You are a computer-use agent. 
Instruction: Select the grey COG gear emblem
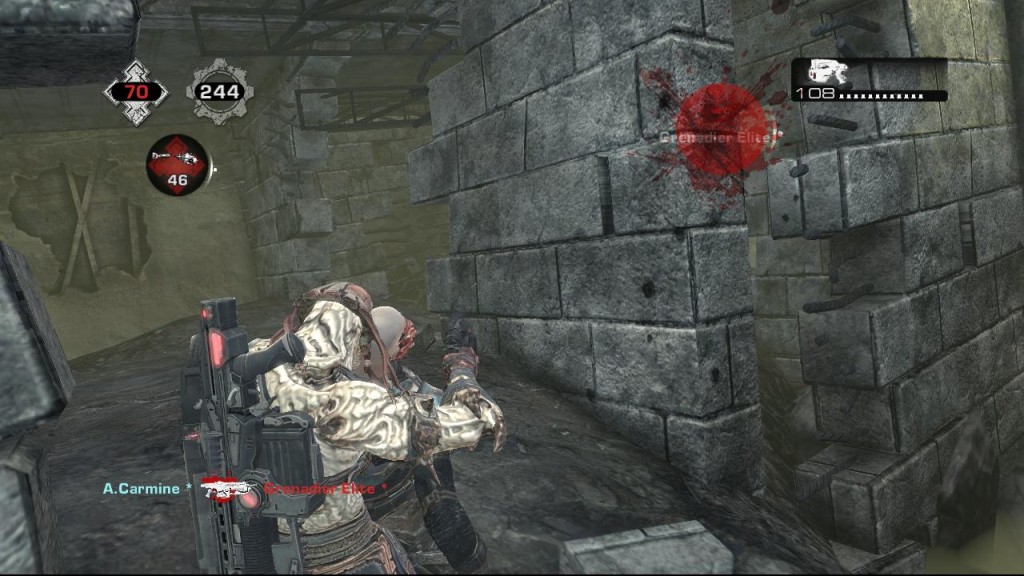[219, 92]
